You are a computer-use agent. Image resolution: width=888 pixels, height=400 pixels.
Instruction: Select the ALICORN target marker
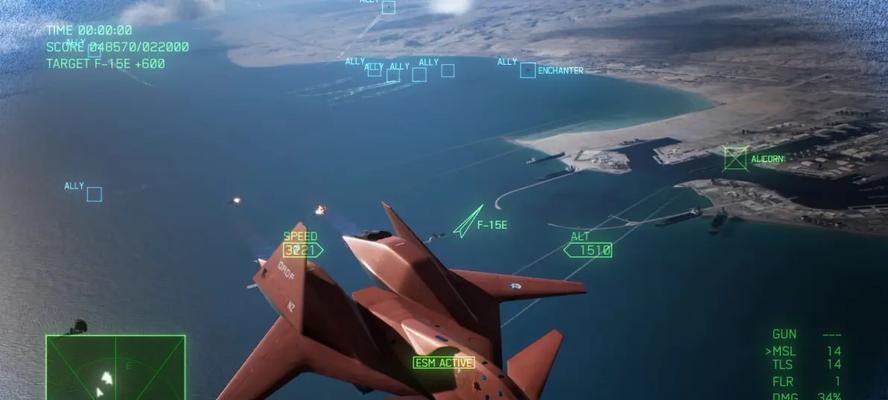click(735, 158)
